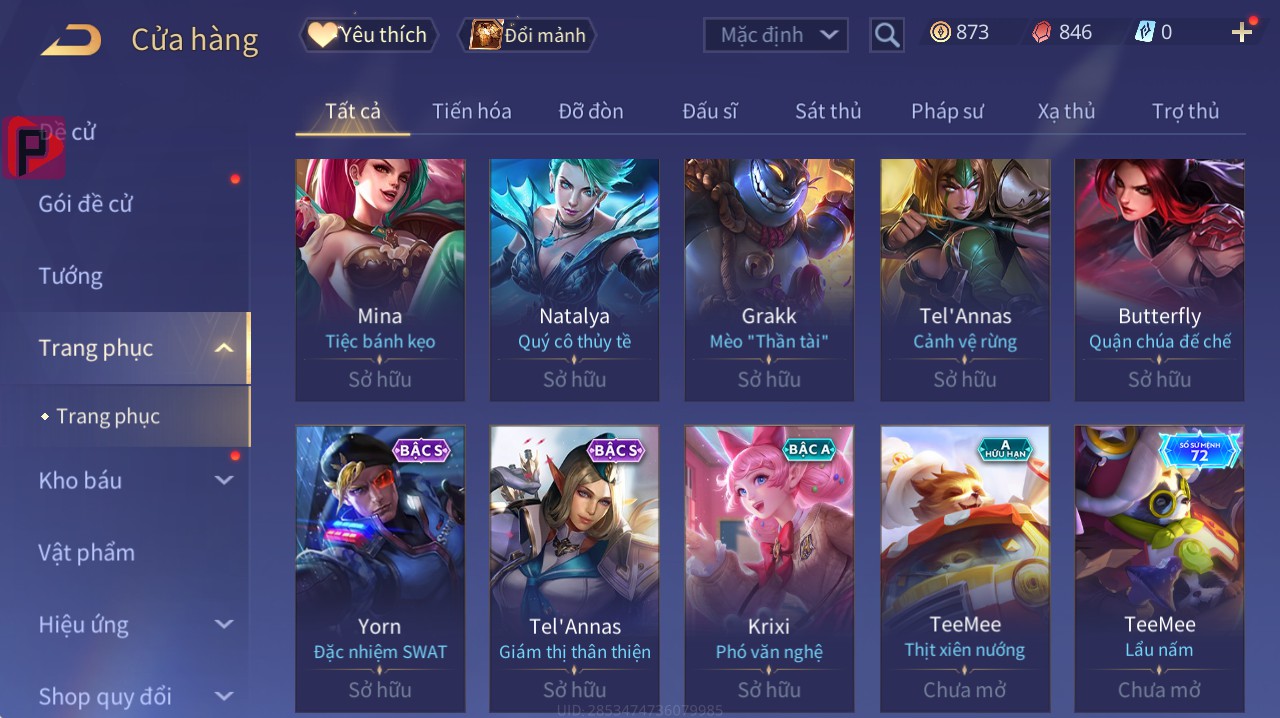Screen dimensions: 1280x718
Task: Open the Vật phẩm section
Action: (86, 553)
